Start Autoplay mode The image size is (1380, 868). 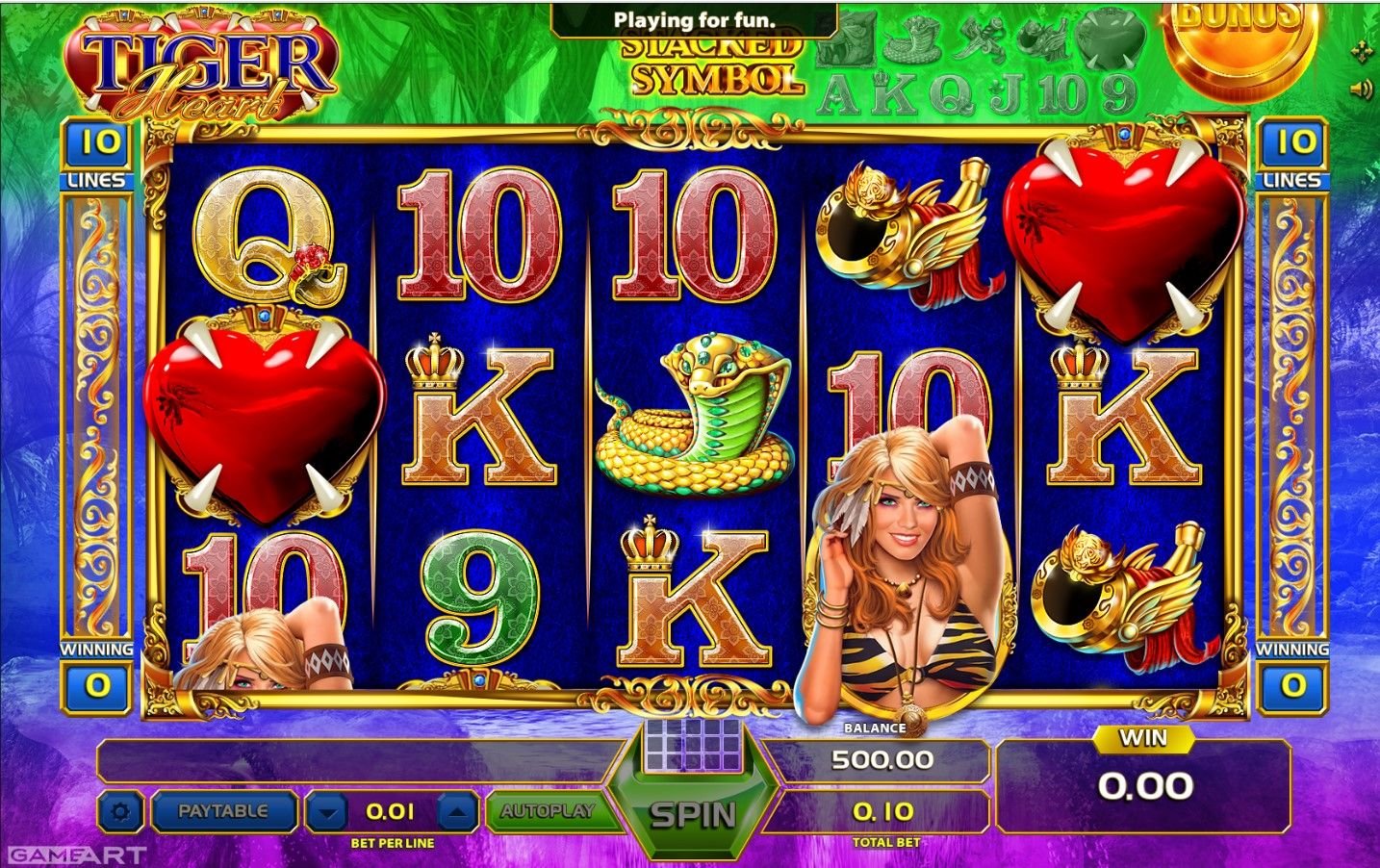tap(547, 811)
